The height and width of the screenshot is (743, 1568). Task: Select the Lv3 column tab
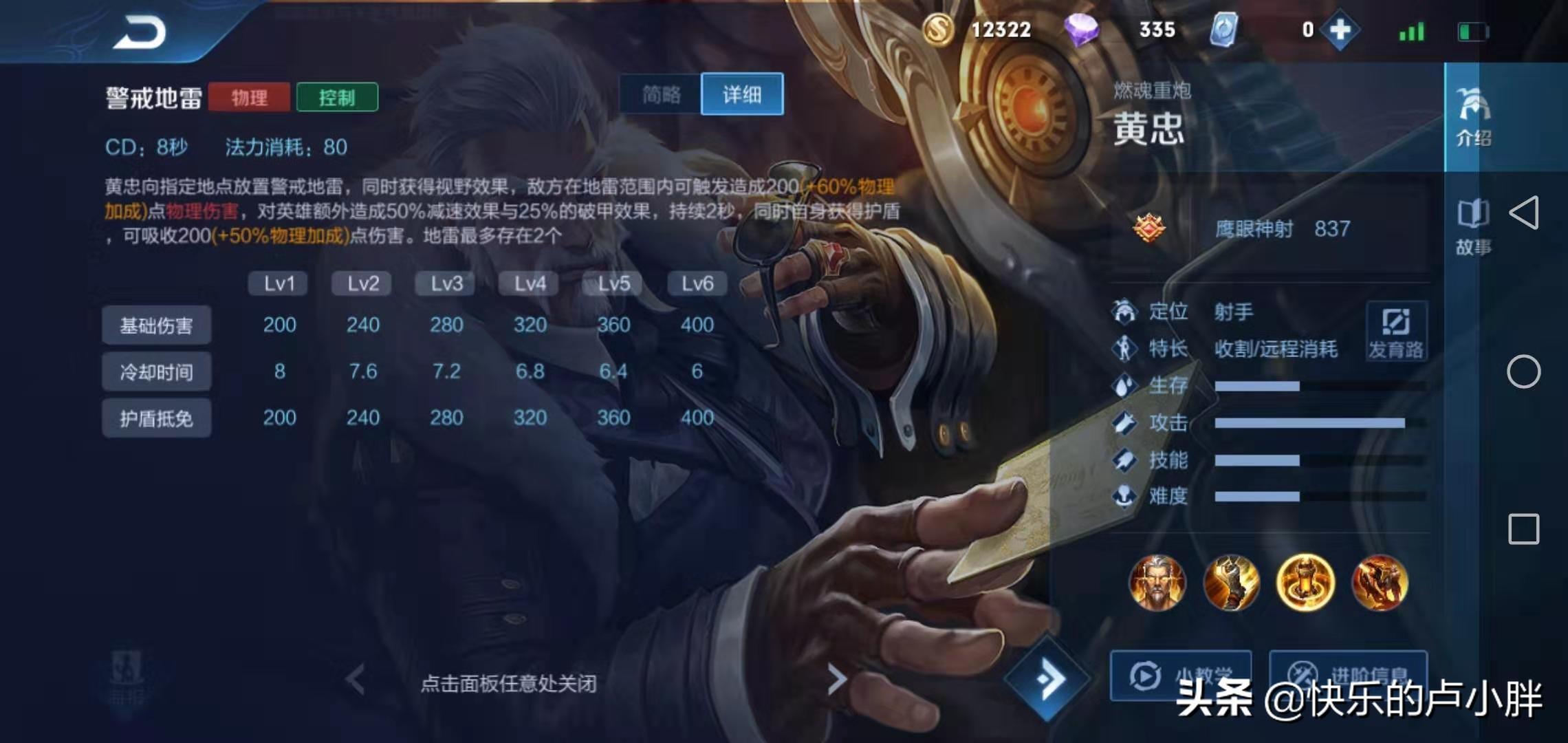pyautogui.click(x=445, y=283)
